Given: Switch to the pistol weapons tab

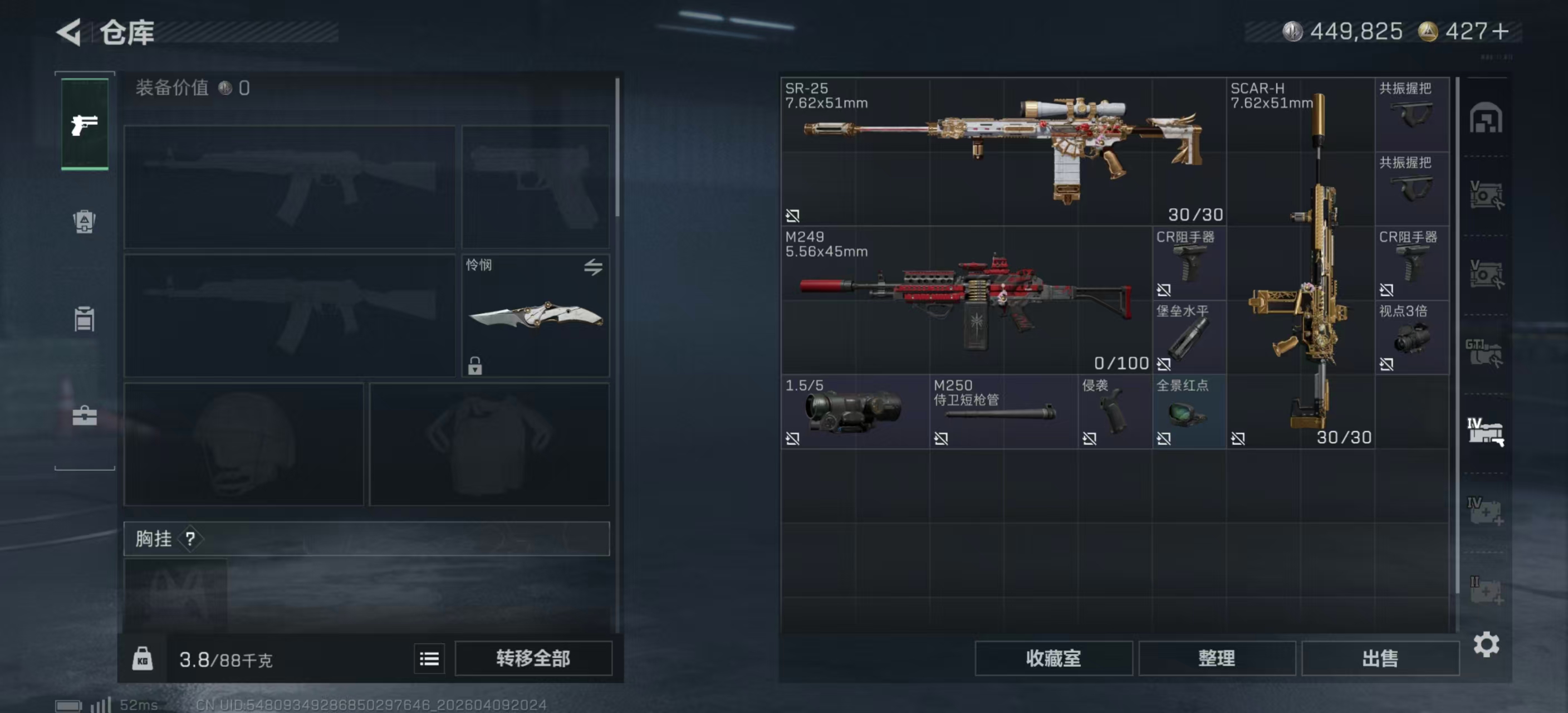Looking at the screenshot, I should (85, 124).
